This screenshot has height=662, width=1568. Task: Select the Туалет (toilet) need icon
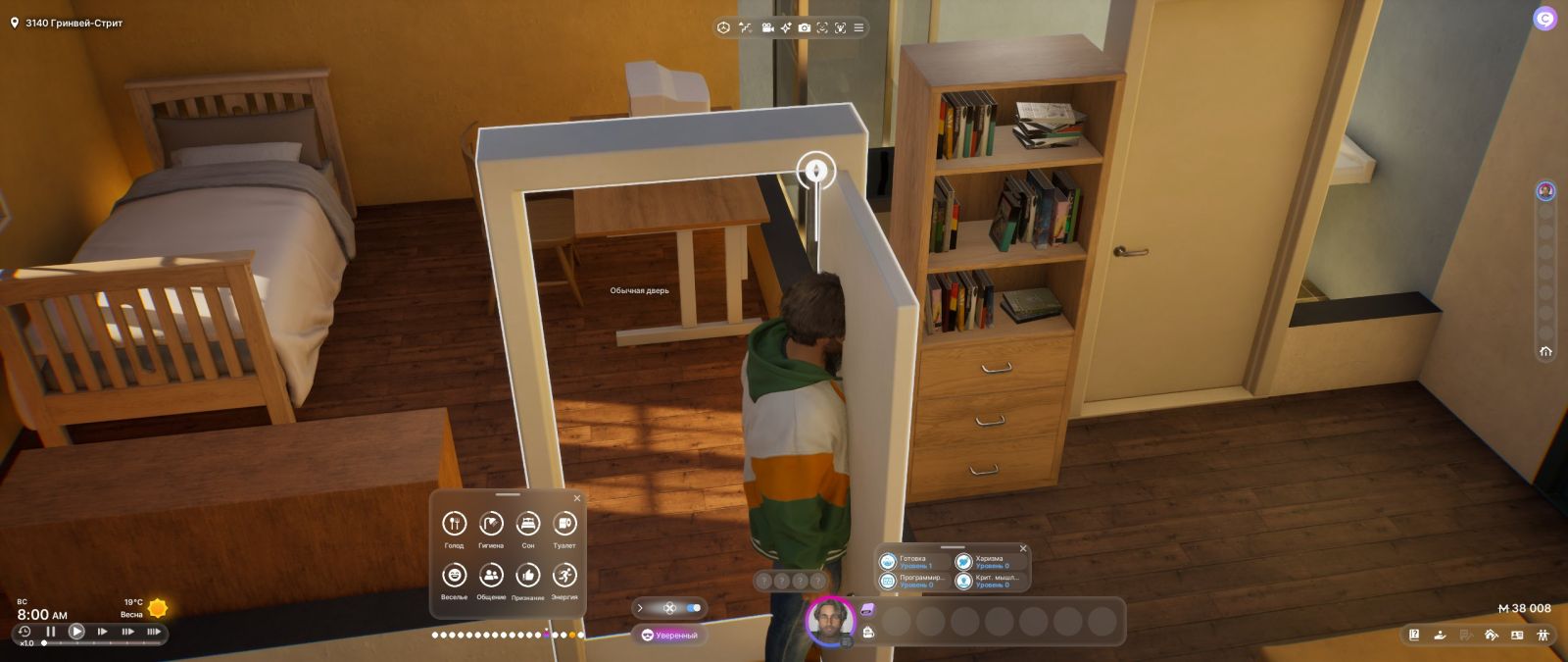tap(564, 524)
